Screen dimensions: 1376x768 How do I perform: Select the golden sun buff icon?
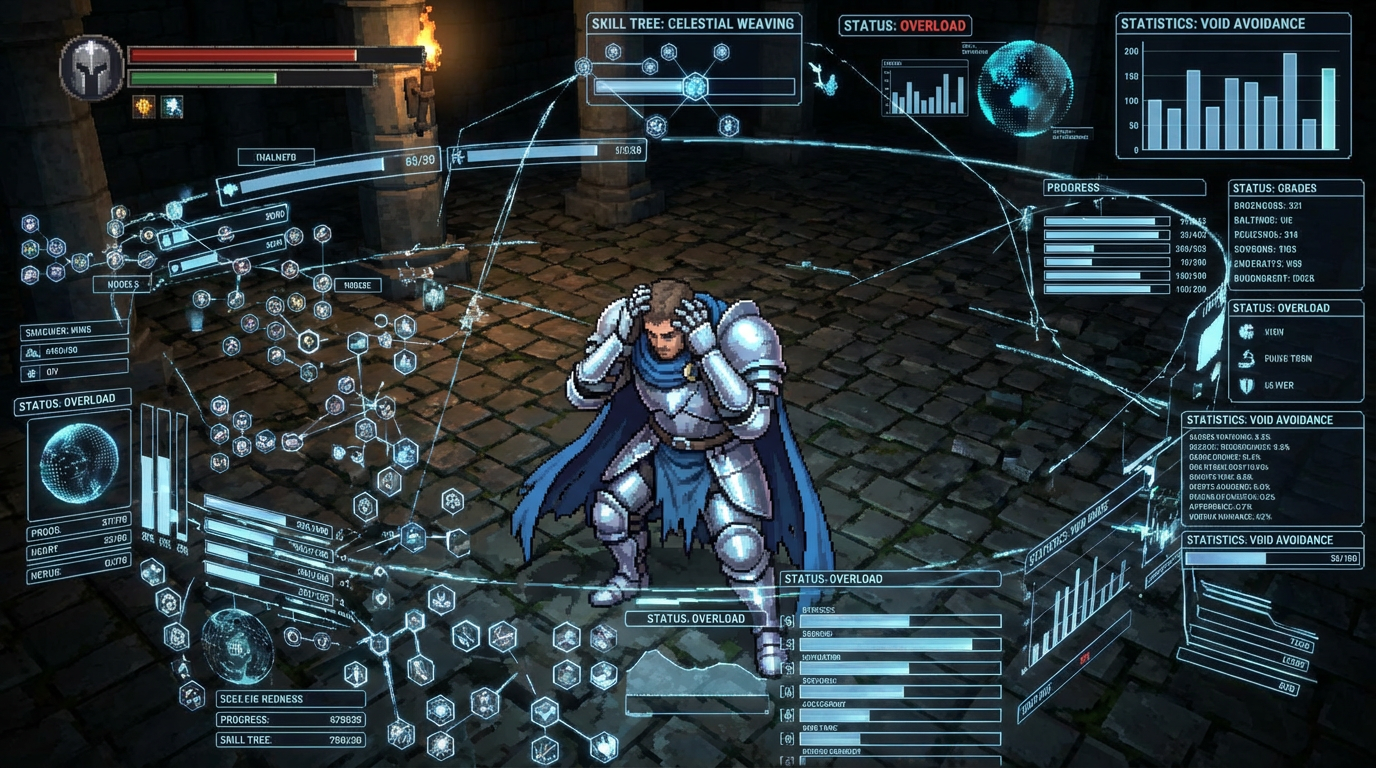(144, 107)
